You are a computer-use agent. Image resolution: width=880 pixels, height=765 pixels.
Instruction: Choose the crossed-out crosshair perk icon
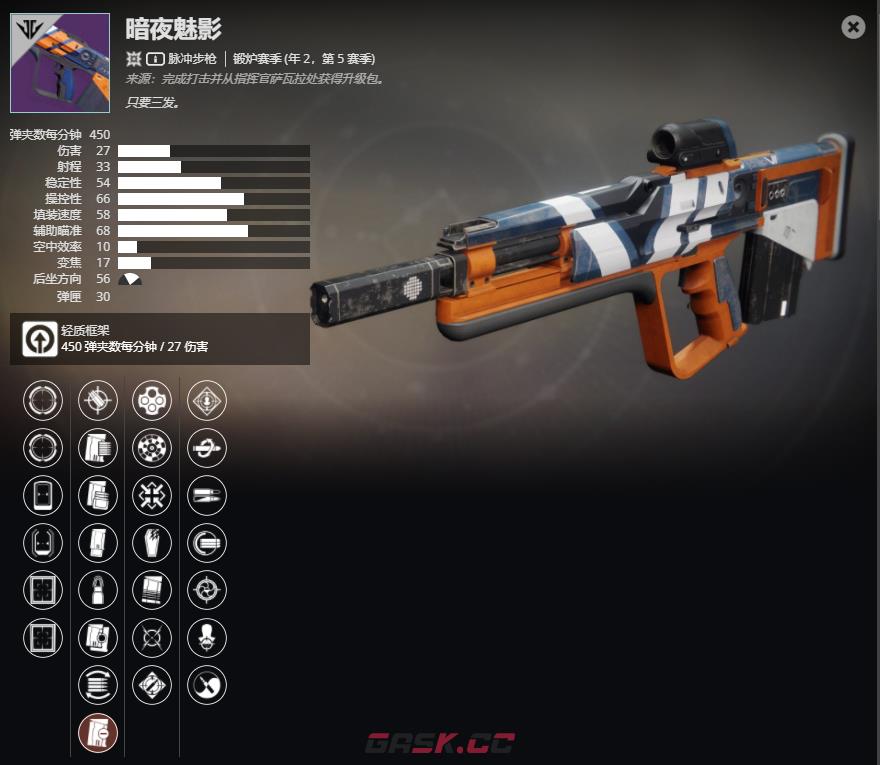point(152,638)
